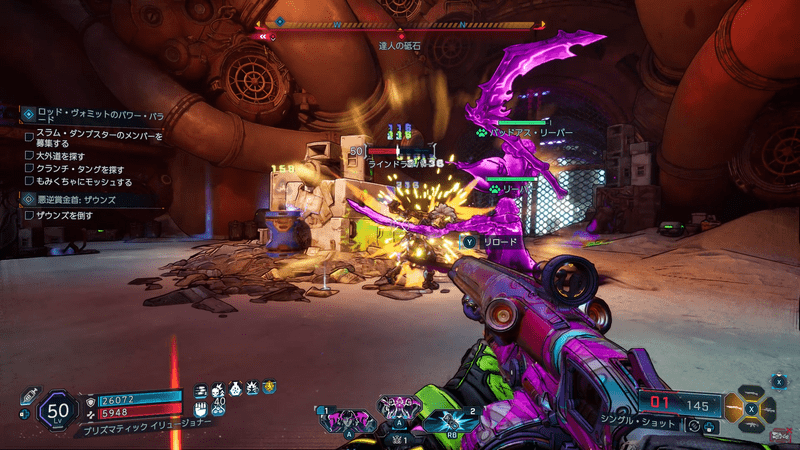Click the ザウンズを倒す objective checkbox
The image size is (800, 450).
click(30, 216)
